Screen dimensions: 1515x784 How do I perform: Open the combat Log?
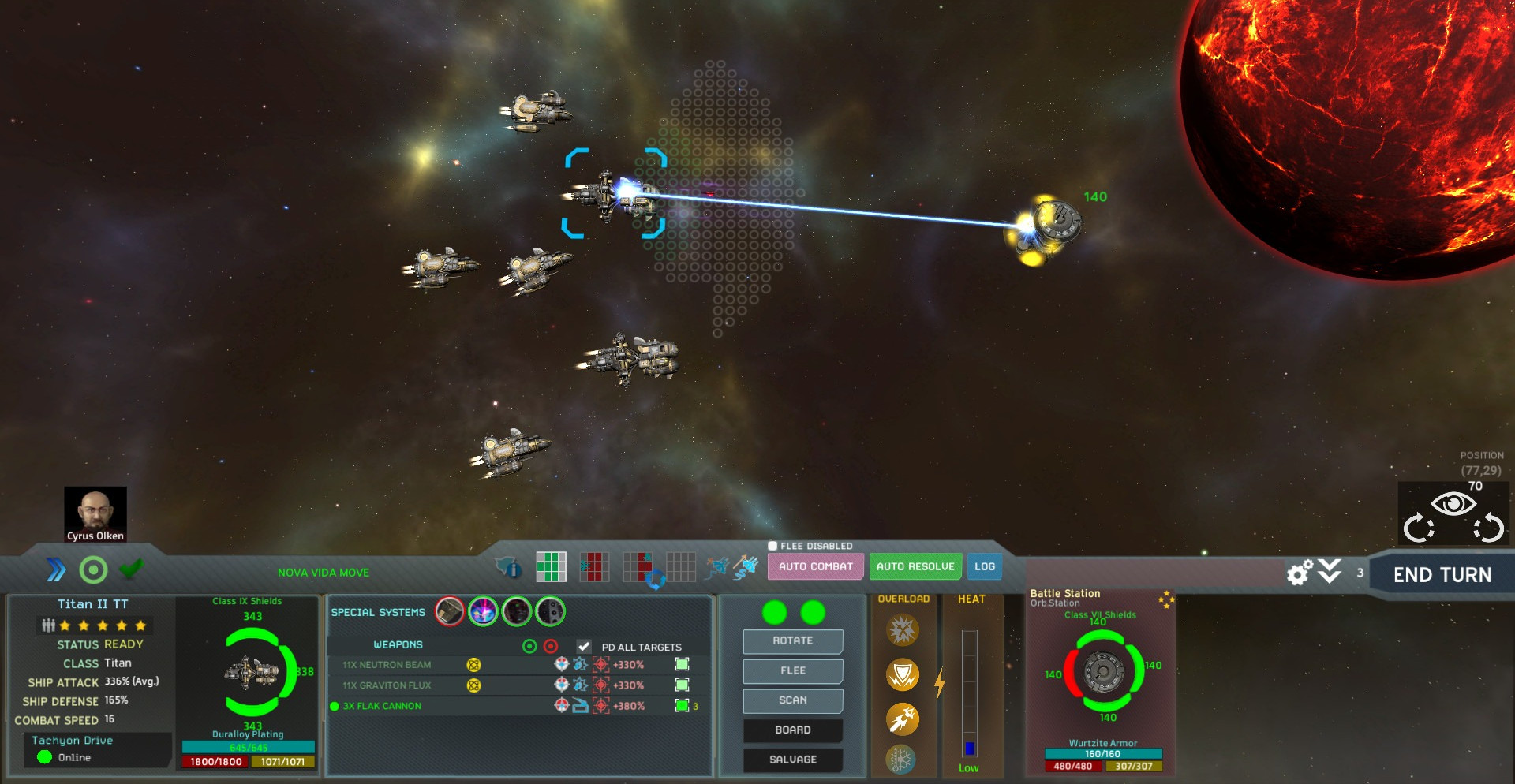coord(984,566)
